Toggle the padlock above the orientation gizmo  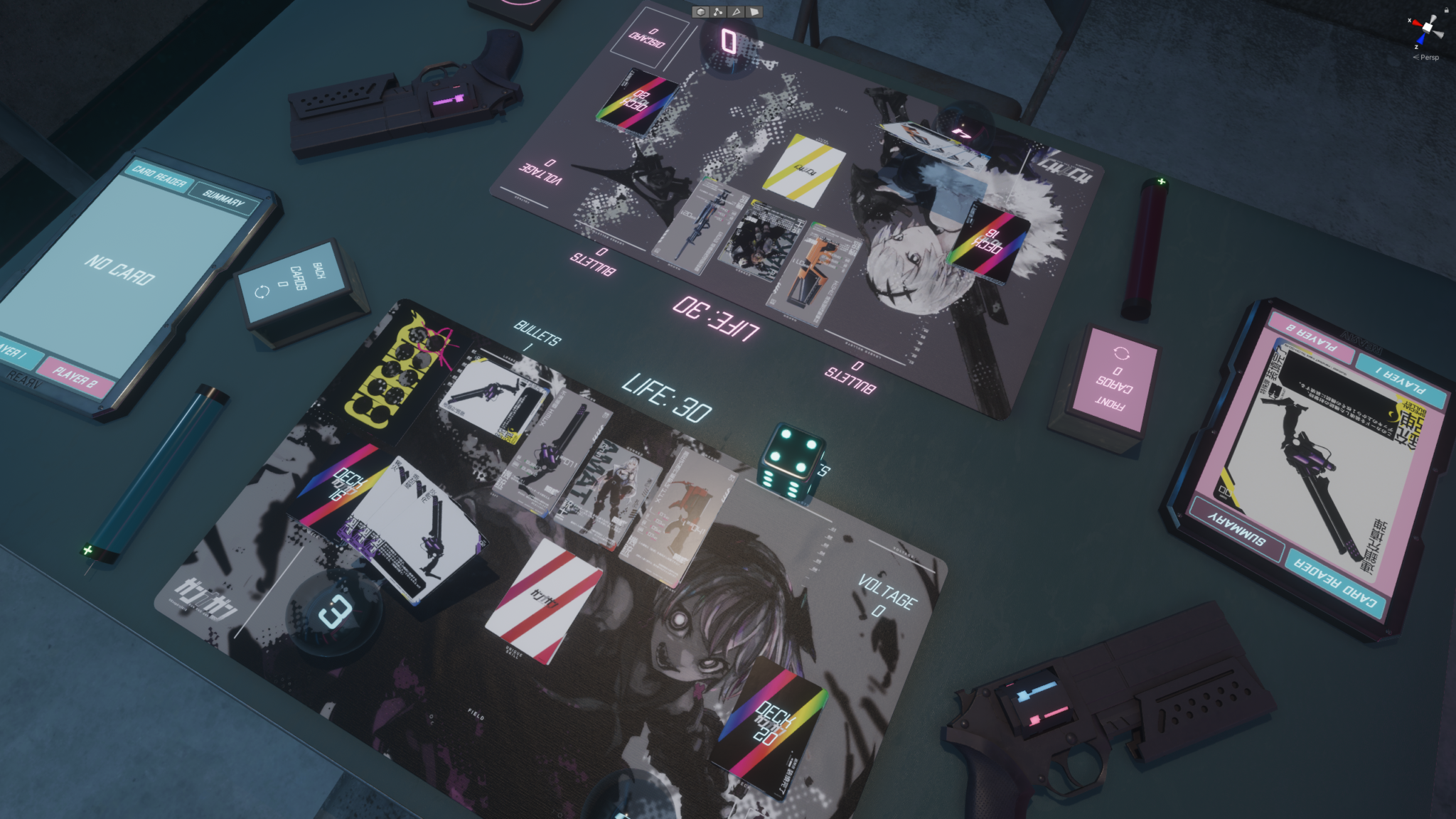1446,10
